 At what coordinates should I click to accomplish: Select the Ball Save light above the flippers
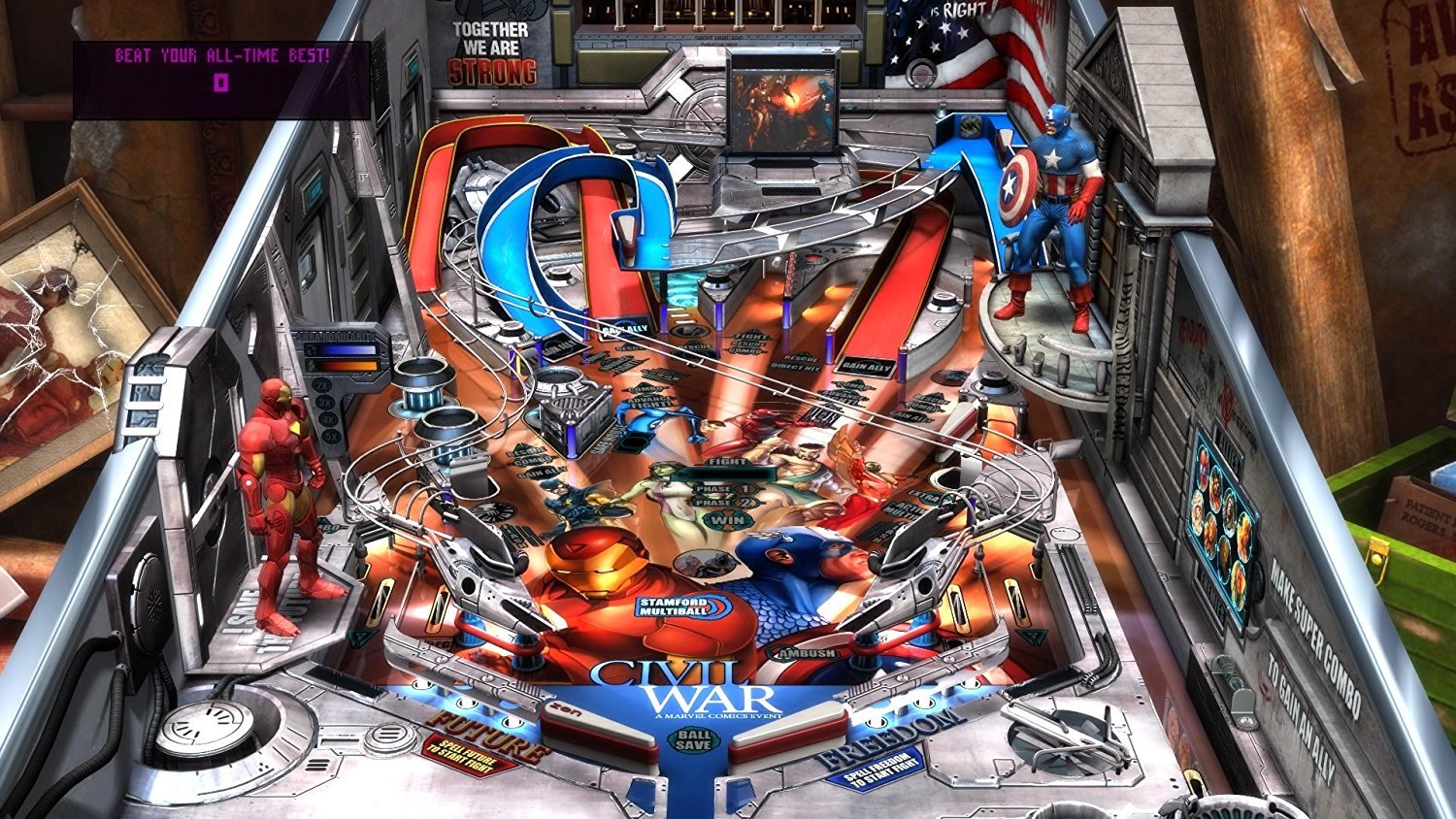(x=695, y=738)
